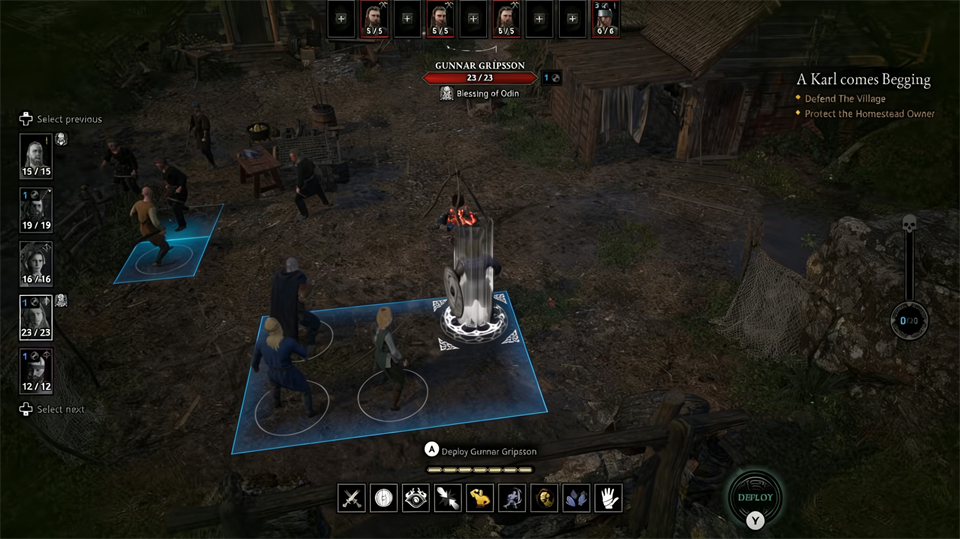960x539 pixels.
Task: Use the flaming eye ability
Action: click(416, 498)
